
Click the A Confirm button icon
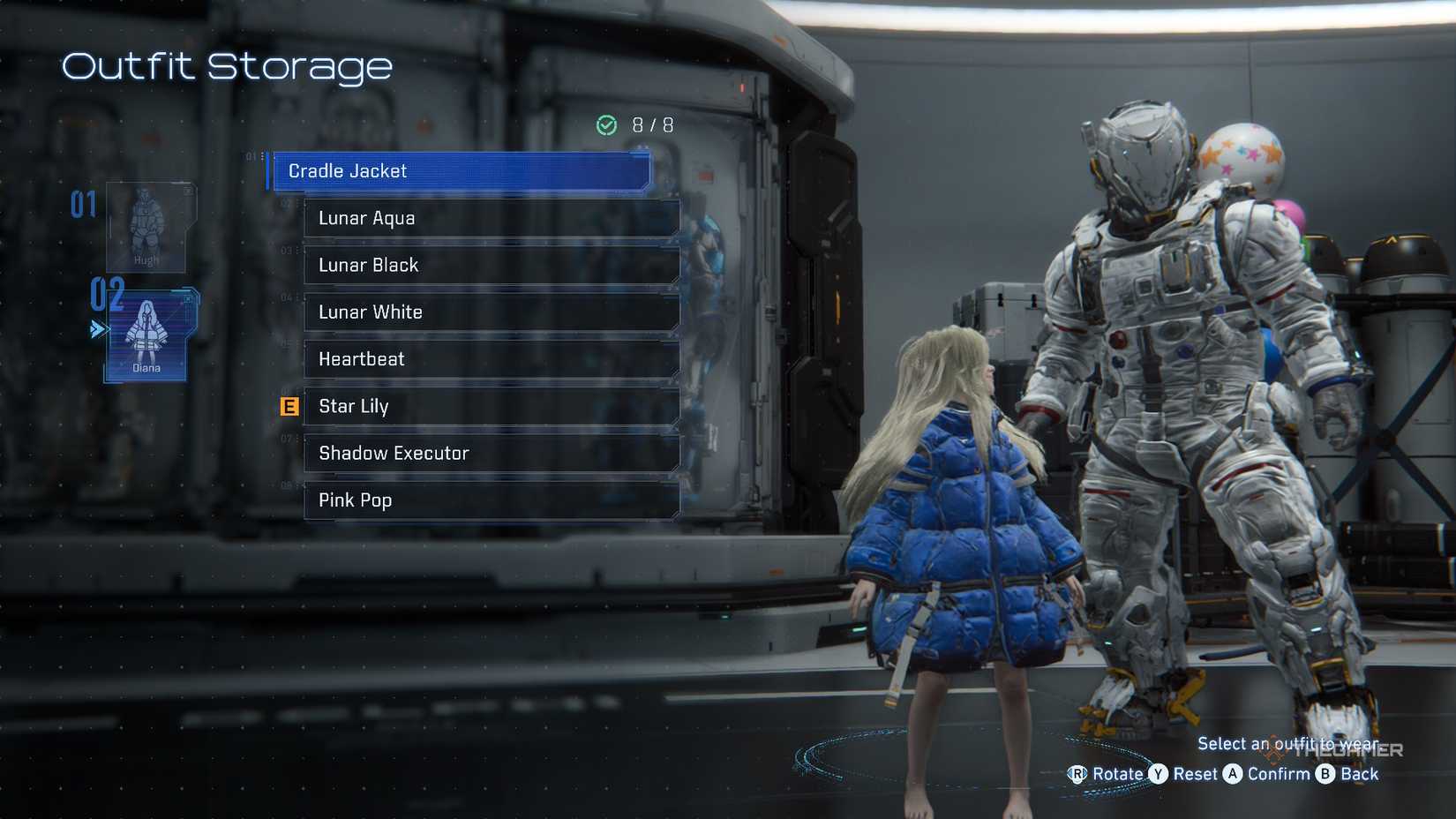[1234, 774]
